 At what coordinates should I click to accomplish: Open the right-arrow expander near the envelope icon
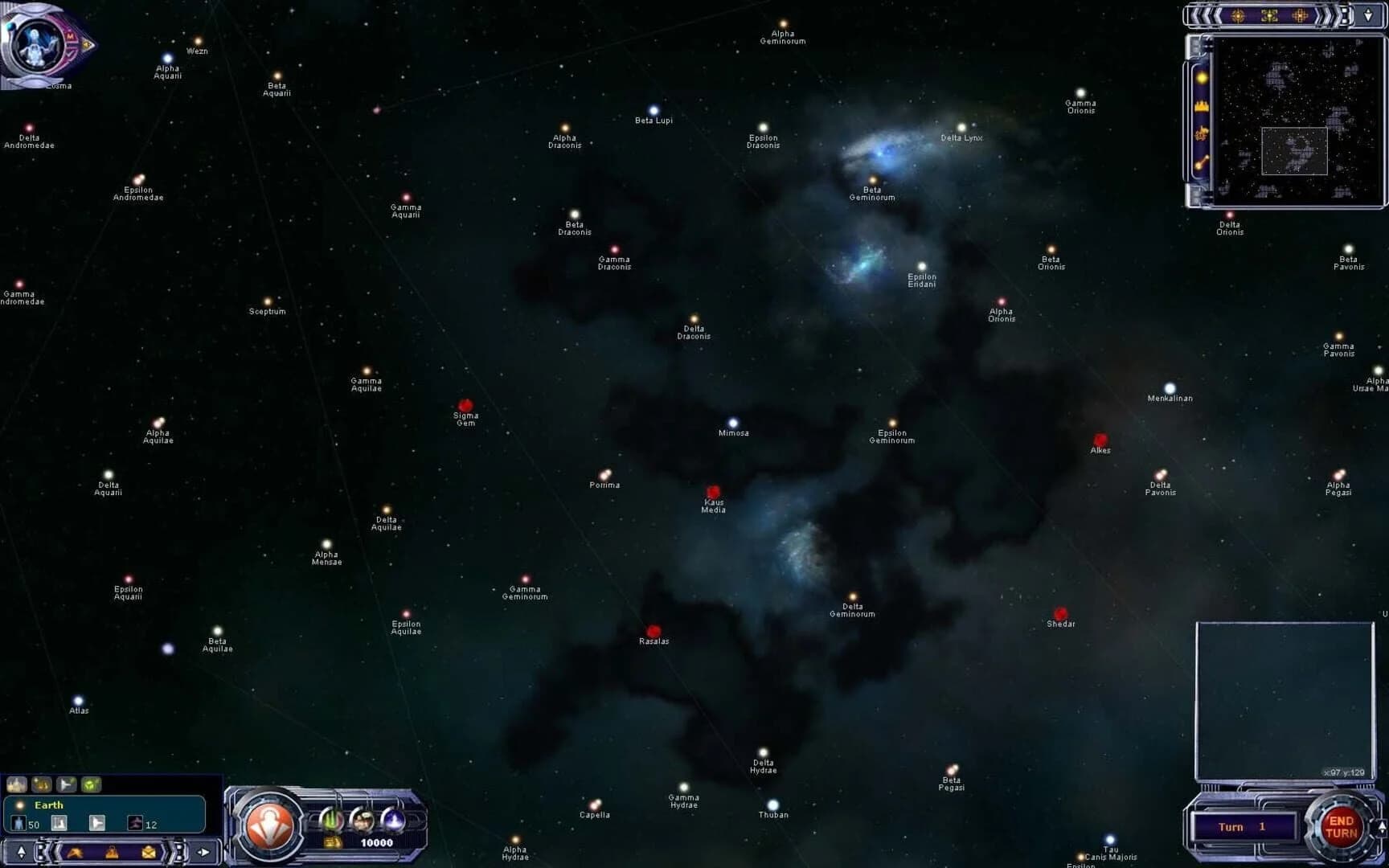pos(204,854)
